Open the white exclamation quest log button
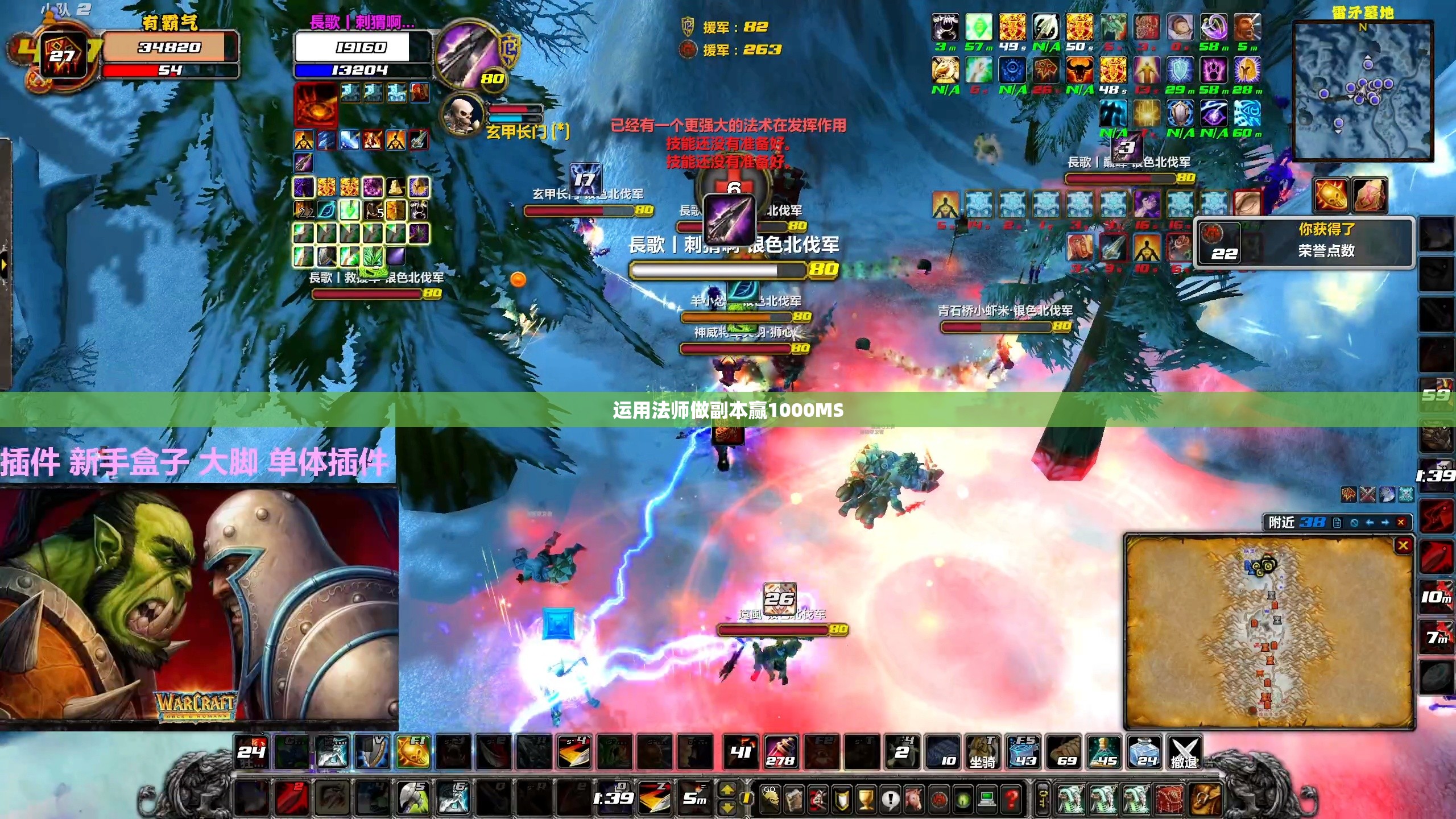Screen dimensions: 1456x819 (890, 799)
